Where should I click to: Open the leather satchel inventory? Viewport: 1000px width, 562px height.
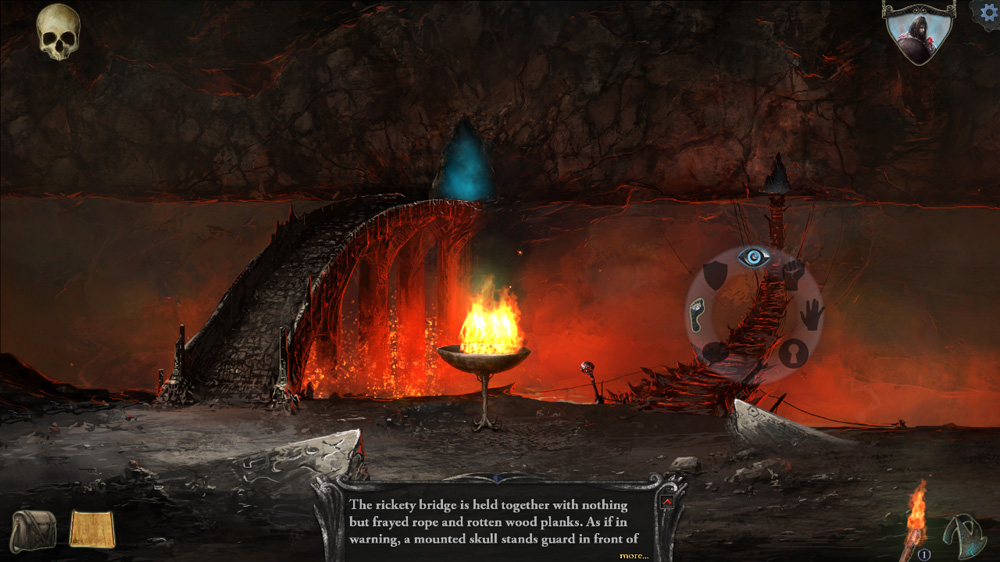point(34,529)
